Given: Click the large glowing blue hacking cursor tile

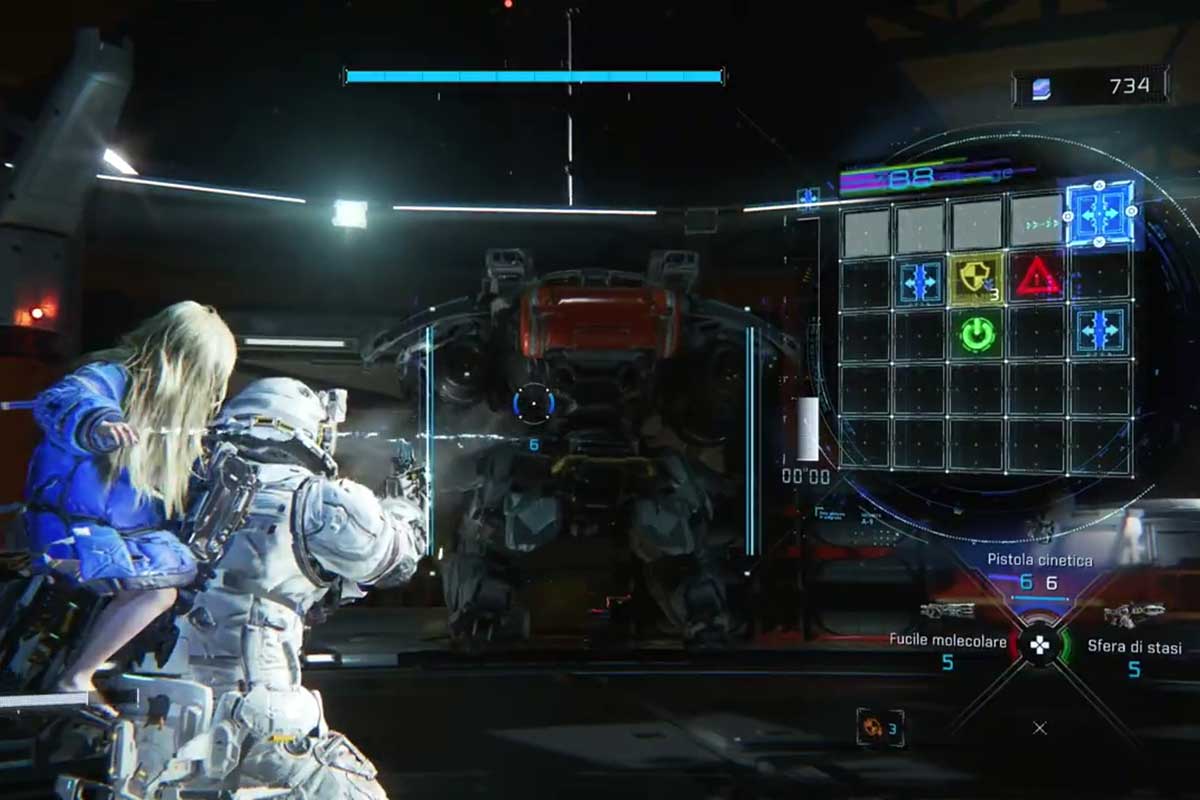Looking at the screenshot, I should (1099, 213).
